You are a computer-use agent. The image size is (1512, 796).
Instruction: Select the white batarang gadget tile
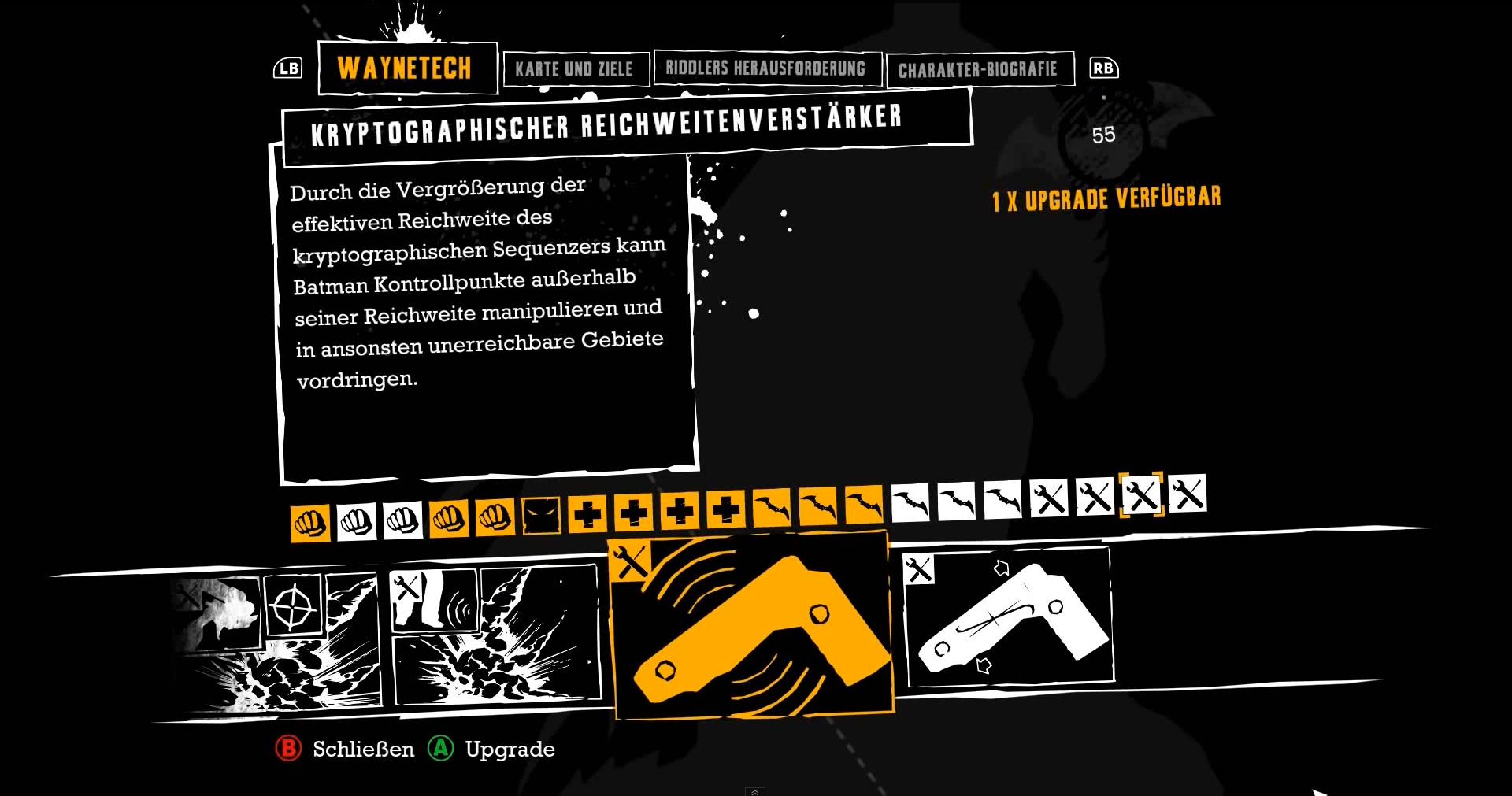[x=1010, y=622]
